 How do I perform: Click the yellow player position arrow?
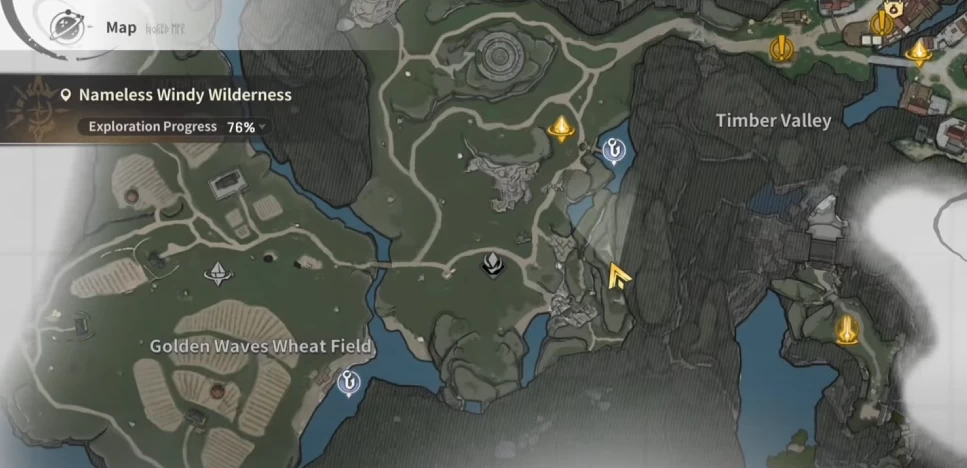pos(619,276)
